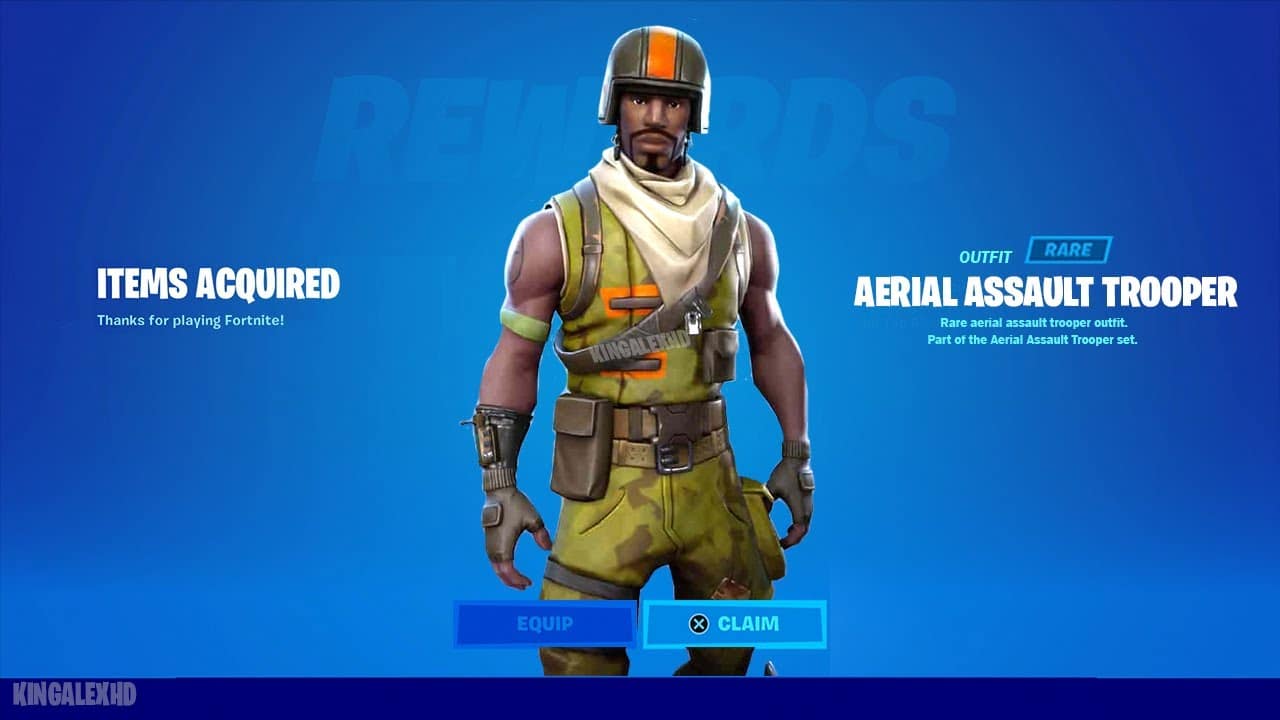Toggle the EQUIP option for the outfit
Screen dimensions: 1280x720
click(x=545, y=623)
